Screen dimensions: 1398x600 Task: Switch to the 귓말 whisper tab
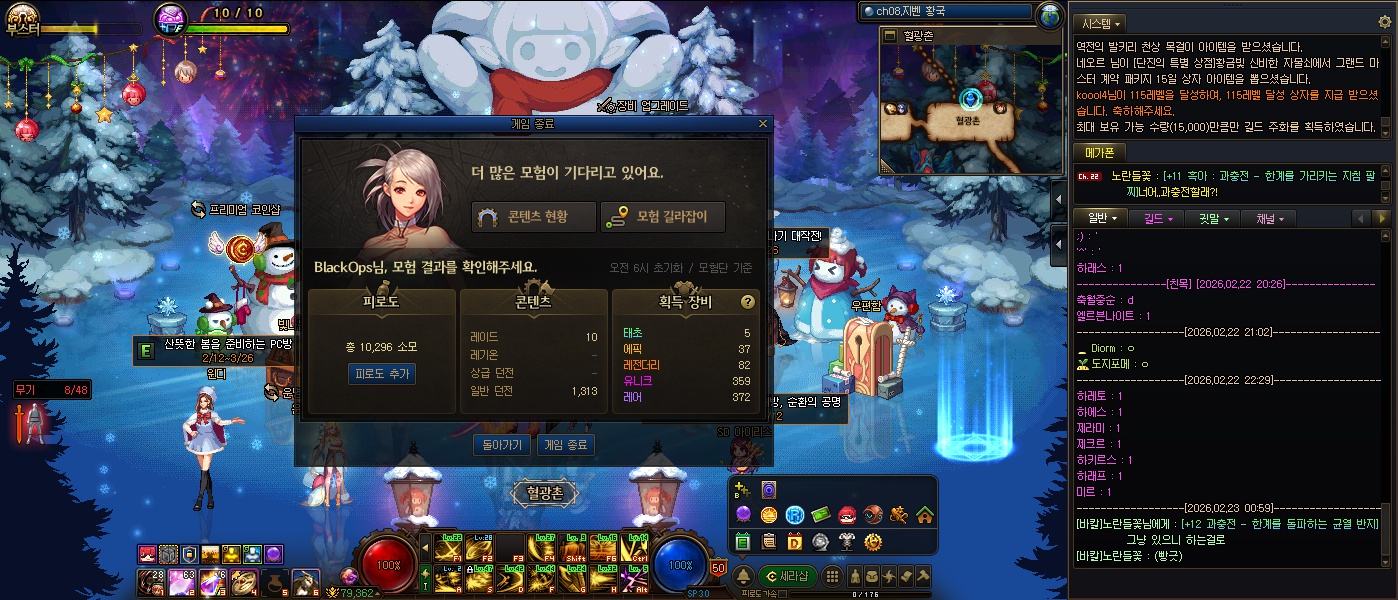(1214, 218)
